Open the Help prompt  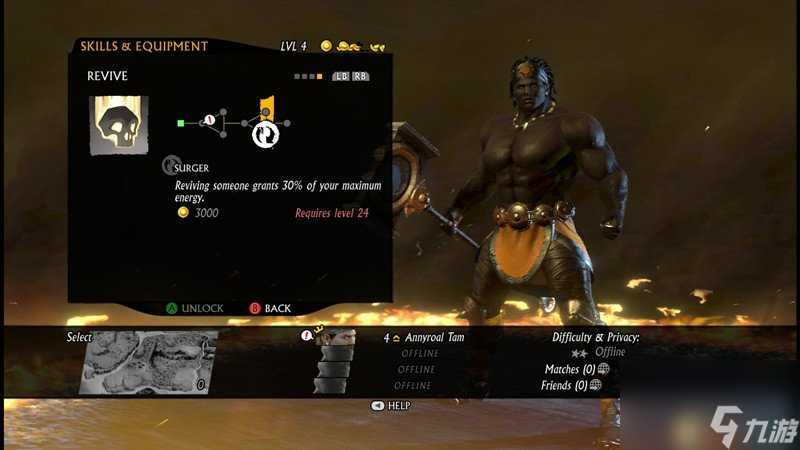pyautogui.click(x=391, y=405)
